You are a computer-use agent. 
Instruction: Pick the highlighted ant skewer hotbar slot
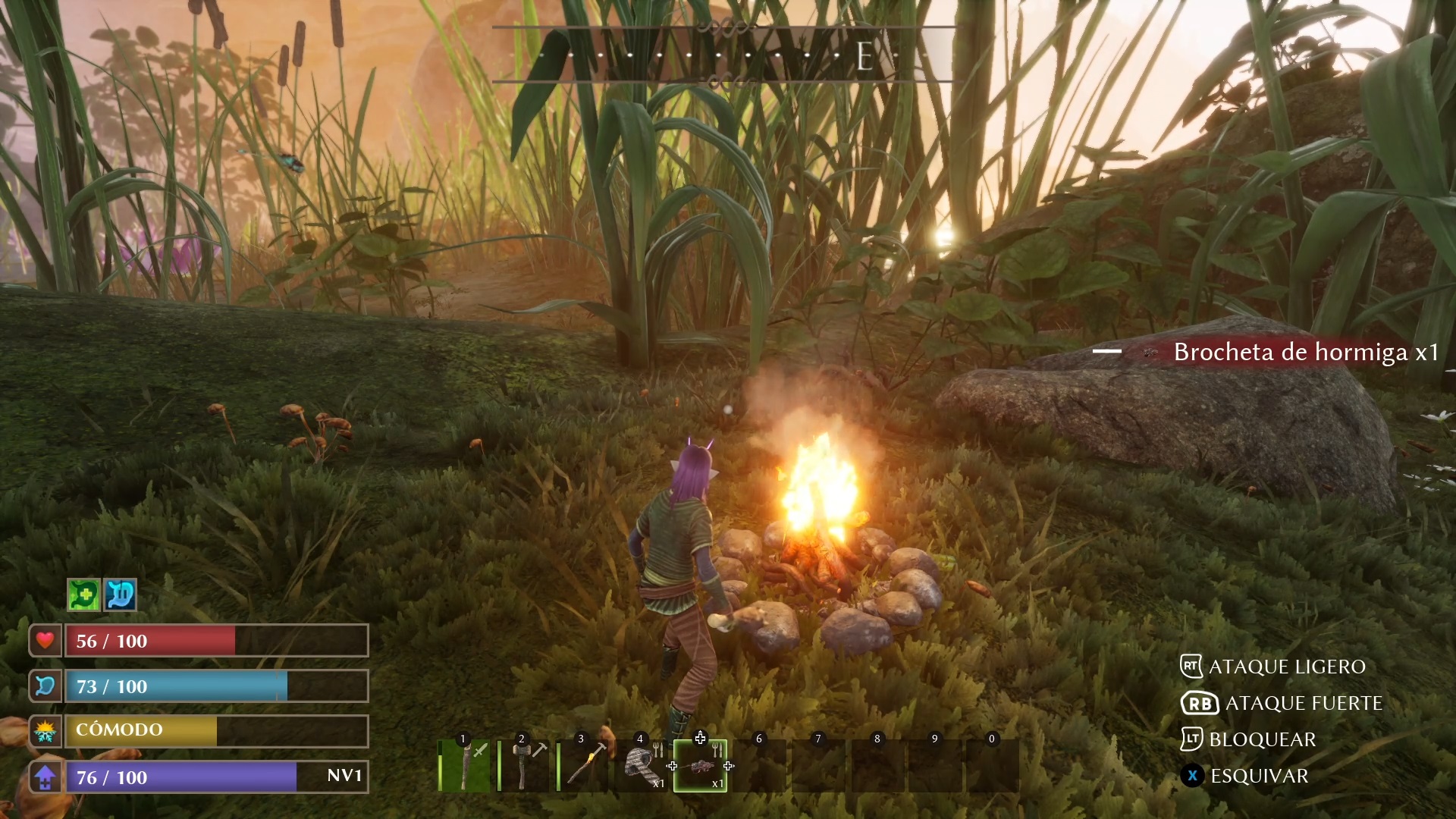[701, 766]
